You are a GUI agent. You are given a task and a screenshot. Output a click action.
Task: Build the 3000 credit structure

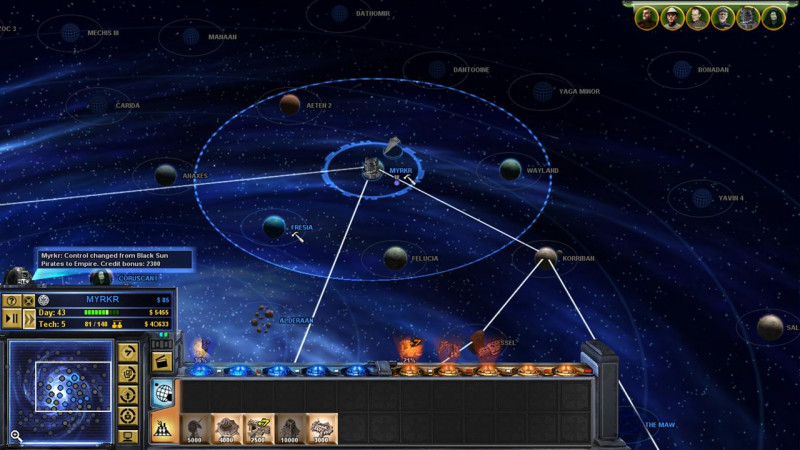322,429
